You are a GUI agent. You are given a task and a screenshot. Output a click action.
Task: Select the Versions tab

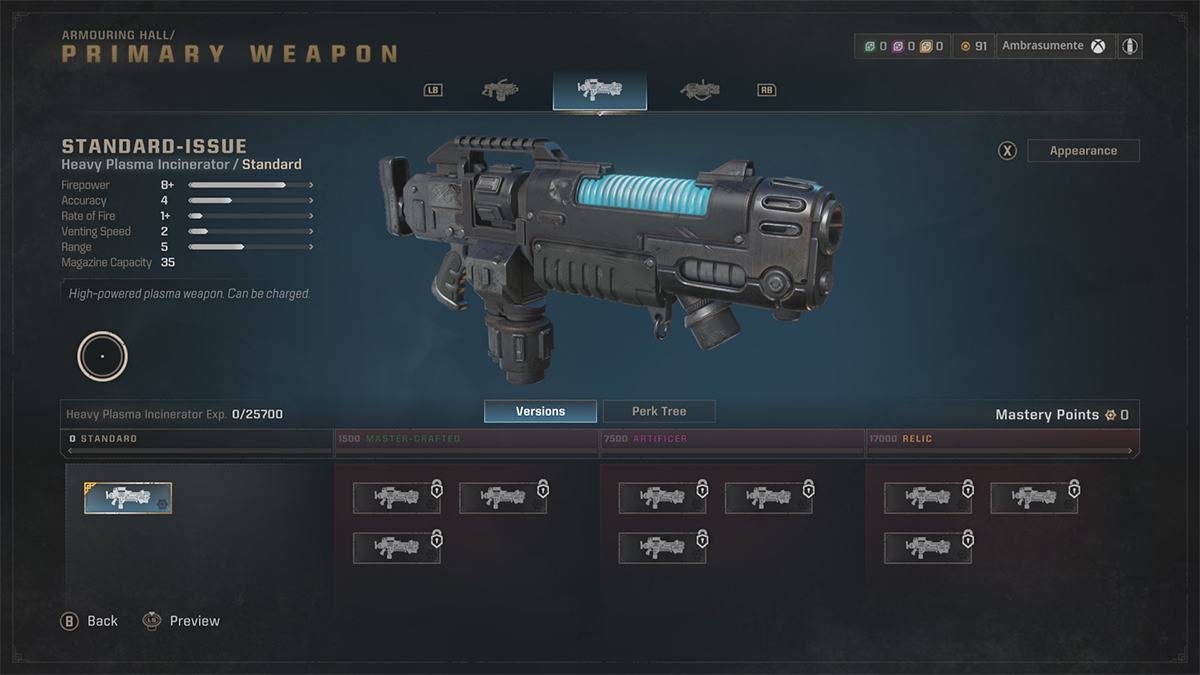[540, 411]
